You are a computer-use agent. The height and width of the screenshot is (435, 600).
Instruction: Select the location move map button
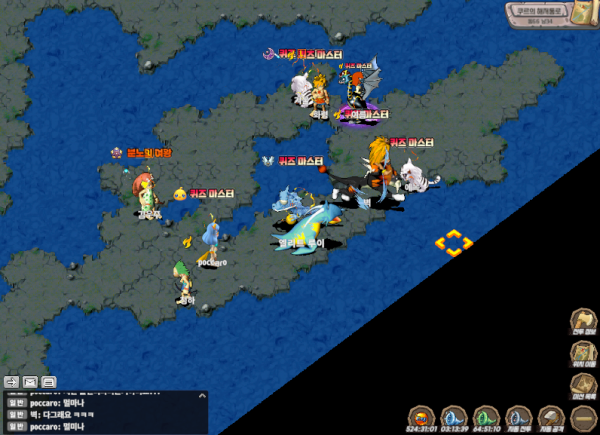tap(583, 354)
